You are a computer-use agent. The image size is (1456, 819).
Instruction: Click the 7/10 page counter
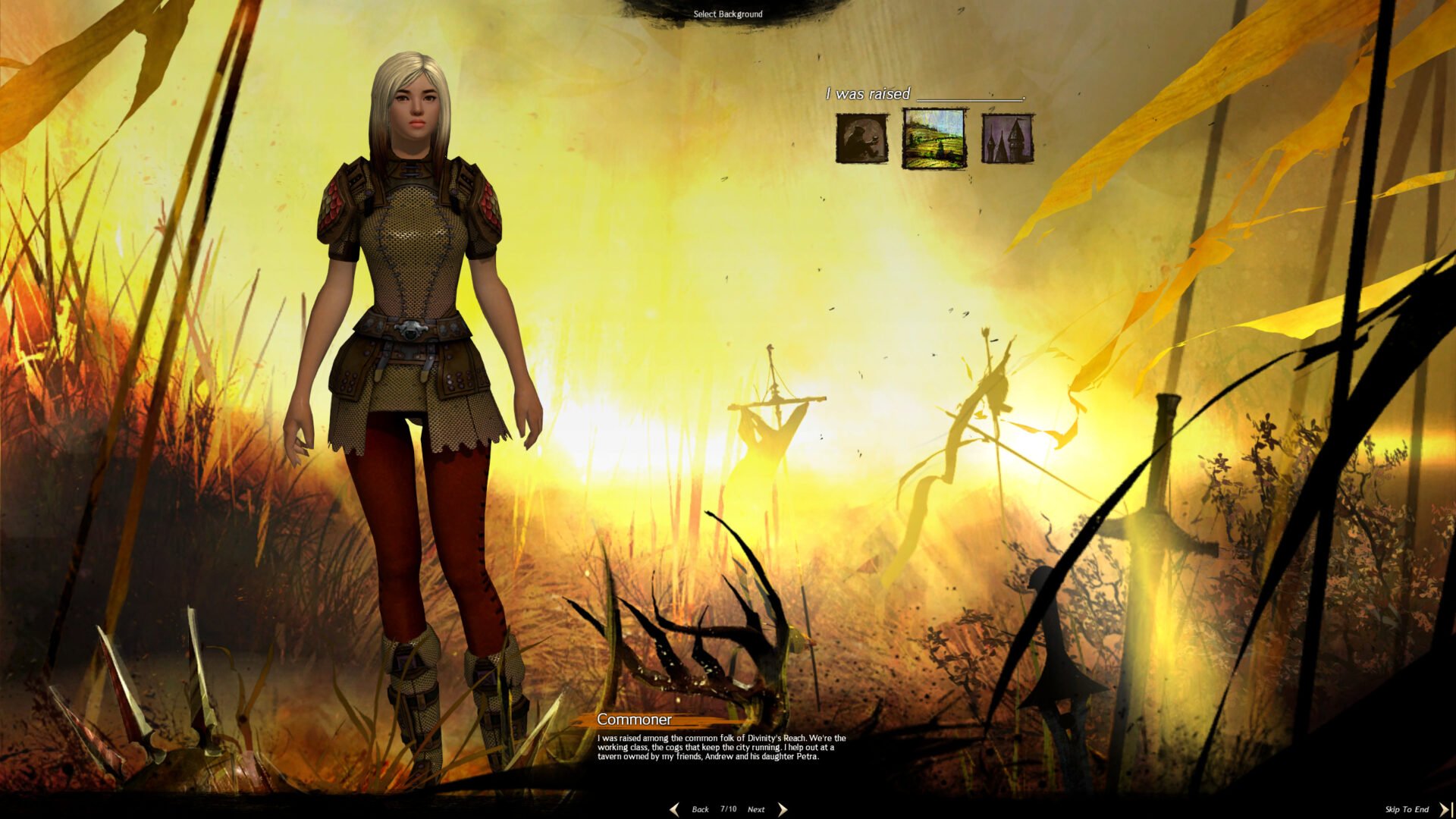tap(727, 809)
